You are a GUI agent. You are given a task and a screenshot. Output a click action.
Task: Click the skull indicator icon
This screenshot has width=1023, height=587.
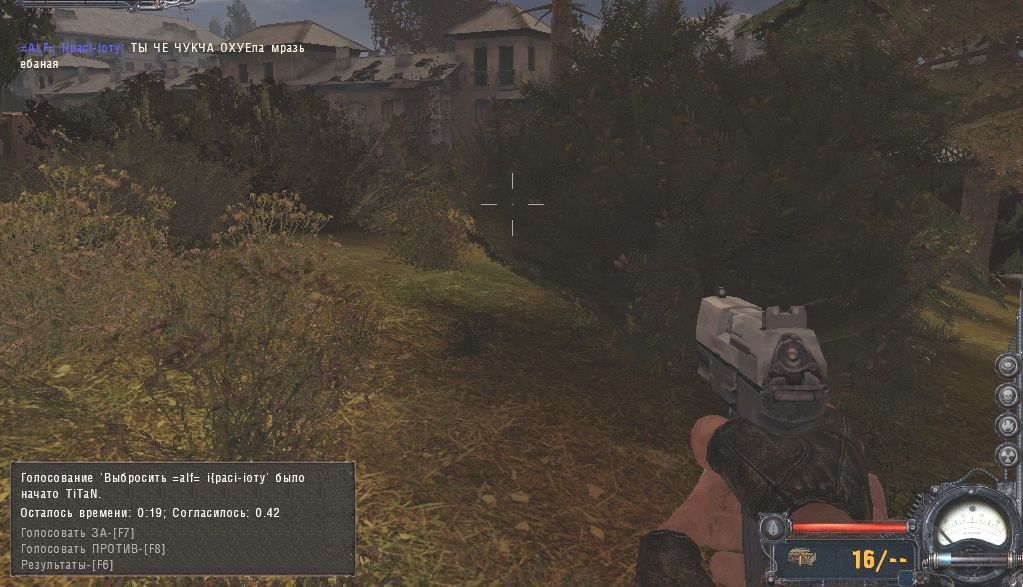[x=1007, y=395]
